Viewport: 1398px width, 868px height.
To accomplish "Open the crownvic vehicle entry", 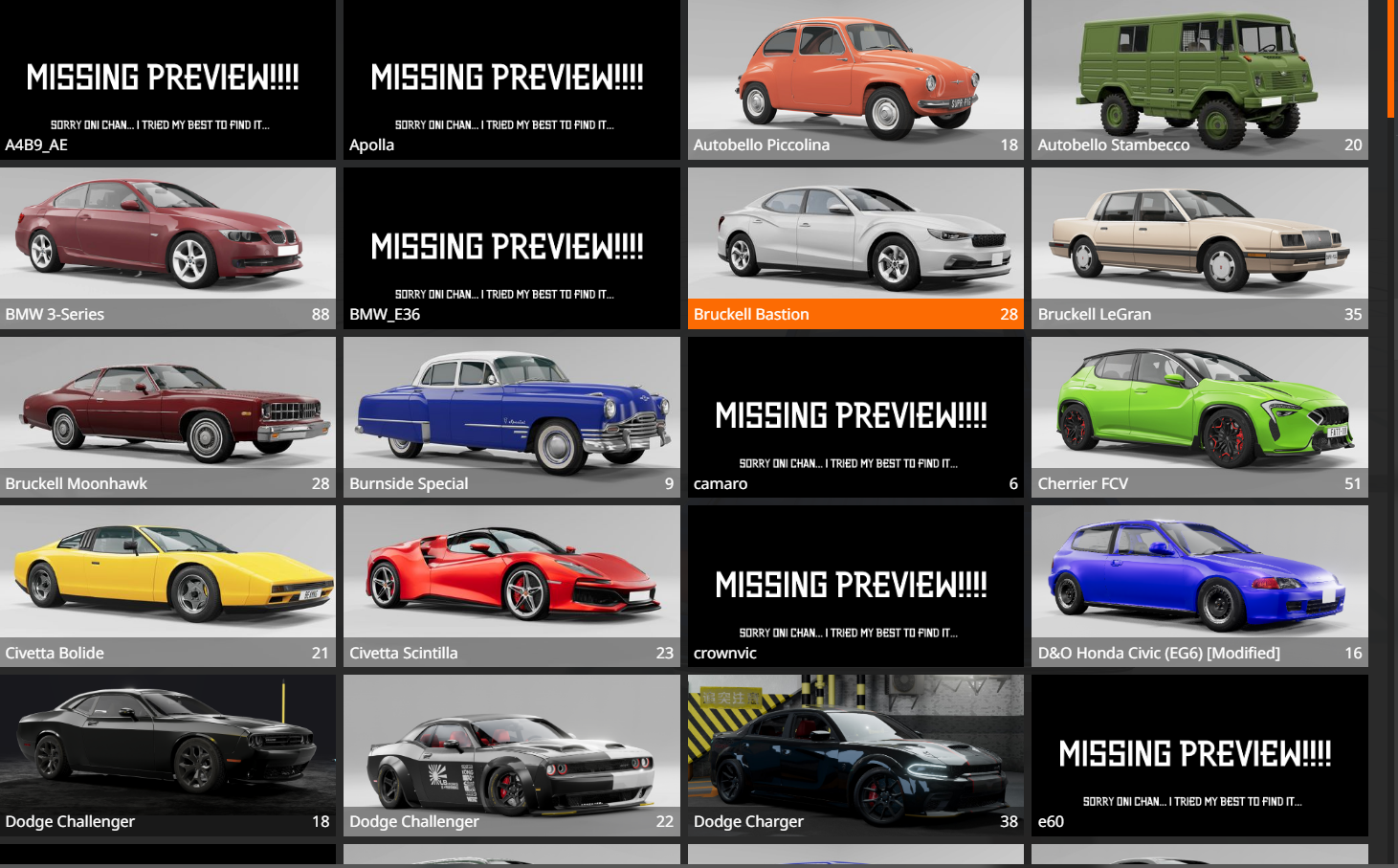I will coord(855,586).
